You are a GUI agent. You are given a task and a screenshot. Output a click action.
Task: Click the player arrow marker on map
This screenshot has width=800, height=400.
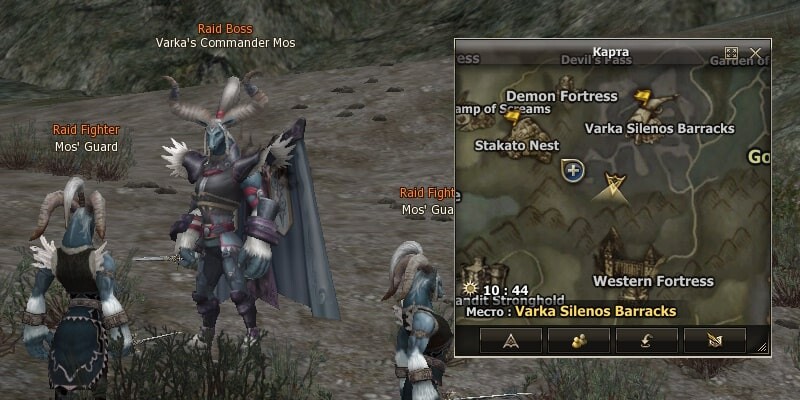[x=612, y=184]
